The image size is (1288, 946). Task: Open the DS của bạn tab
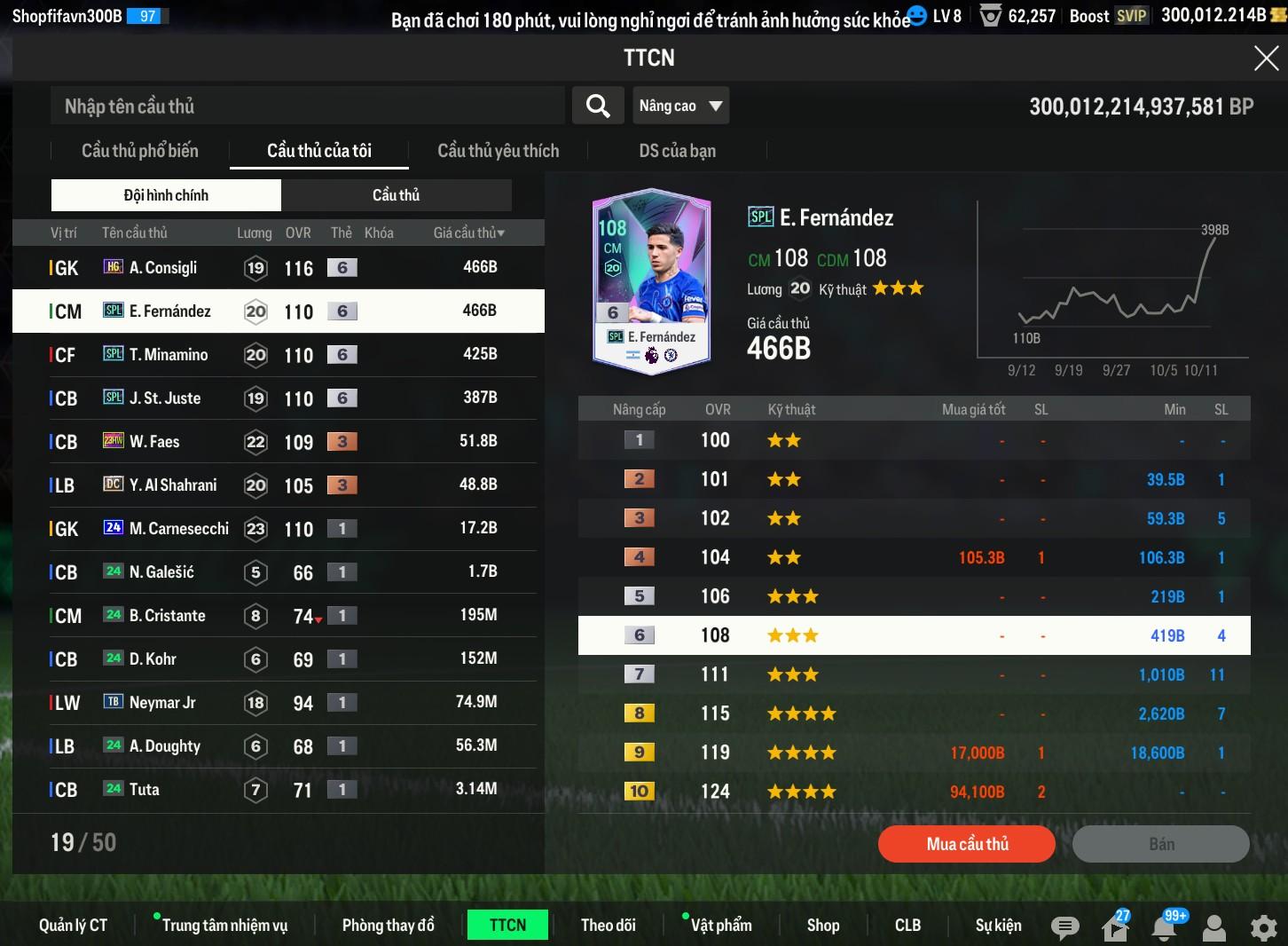click(x=677, y=151)
